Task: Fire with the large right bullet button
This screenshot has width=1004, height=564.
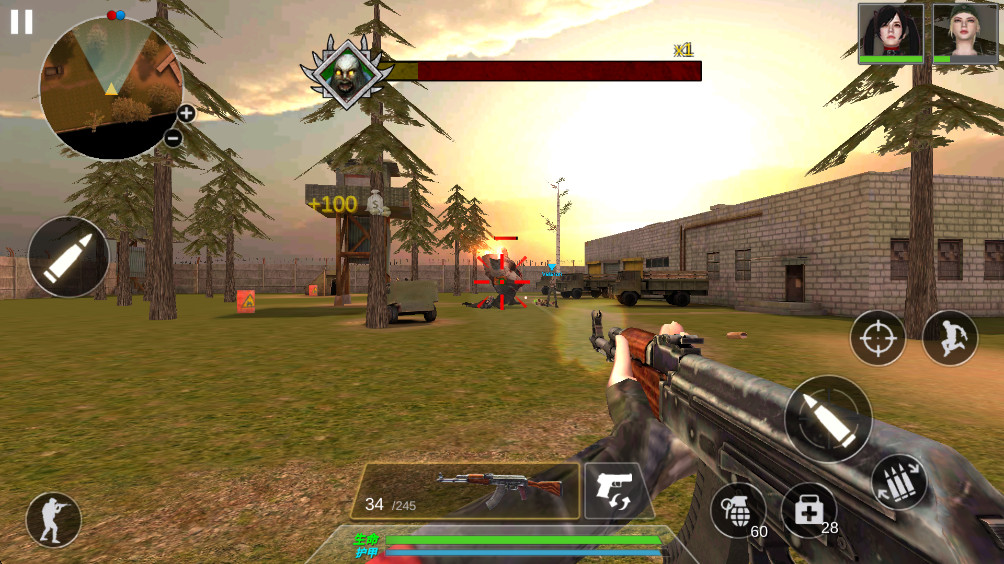Action: click(827, 418)
